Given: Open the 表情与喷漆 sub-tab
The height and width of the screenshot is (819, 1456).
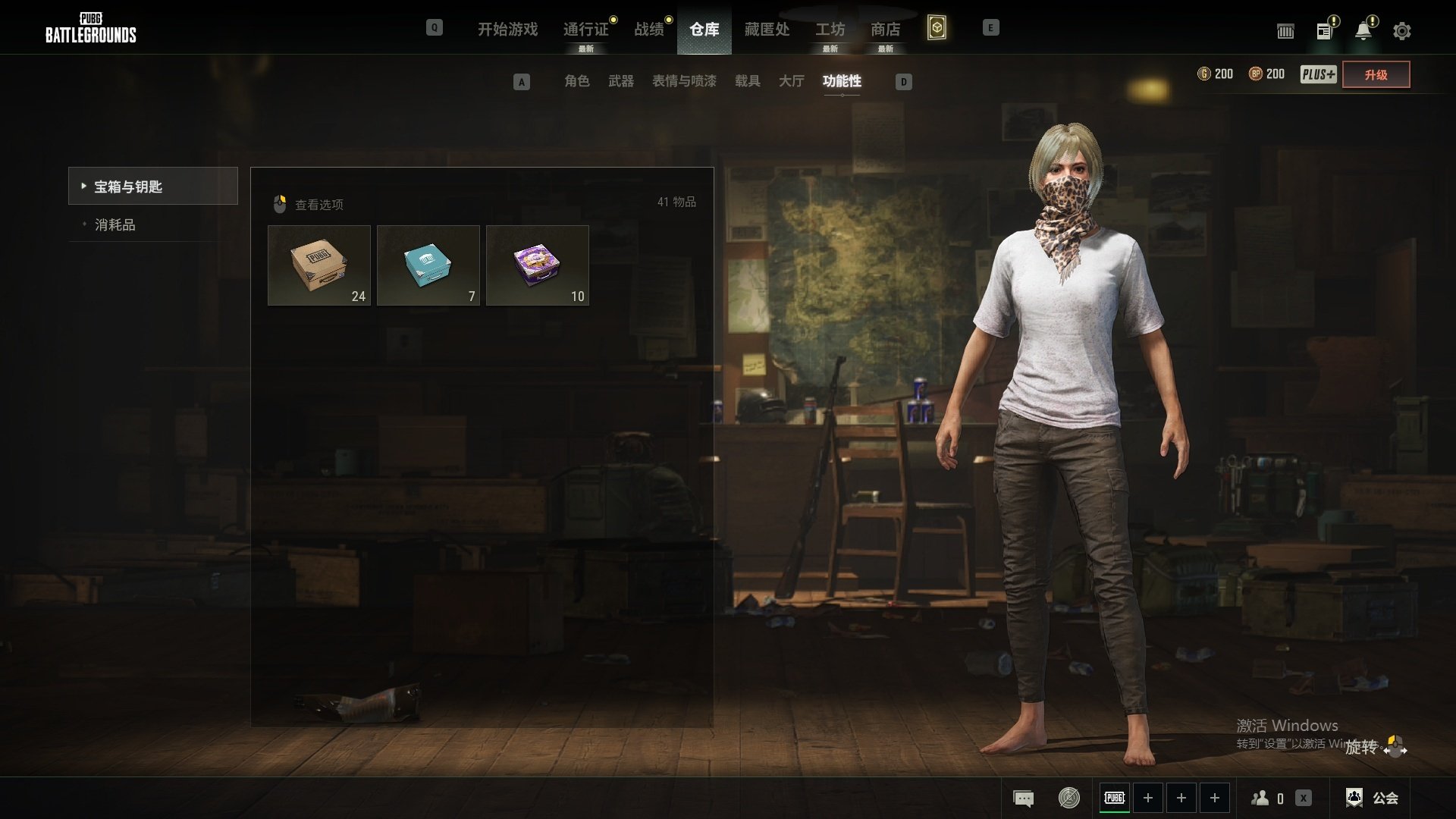Looking at the screenshot, I should [684, 81].
